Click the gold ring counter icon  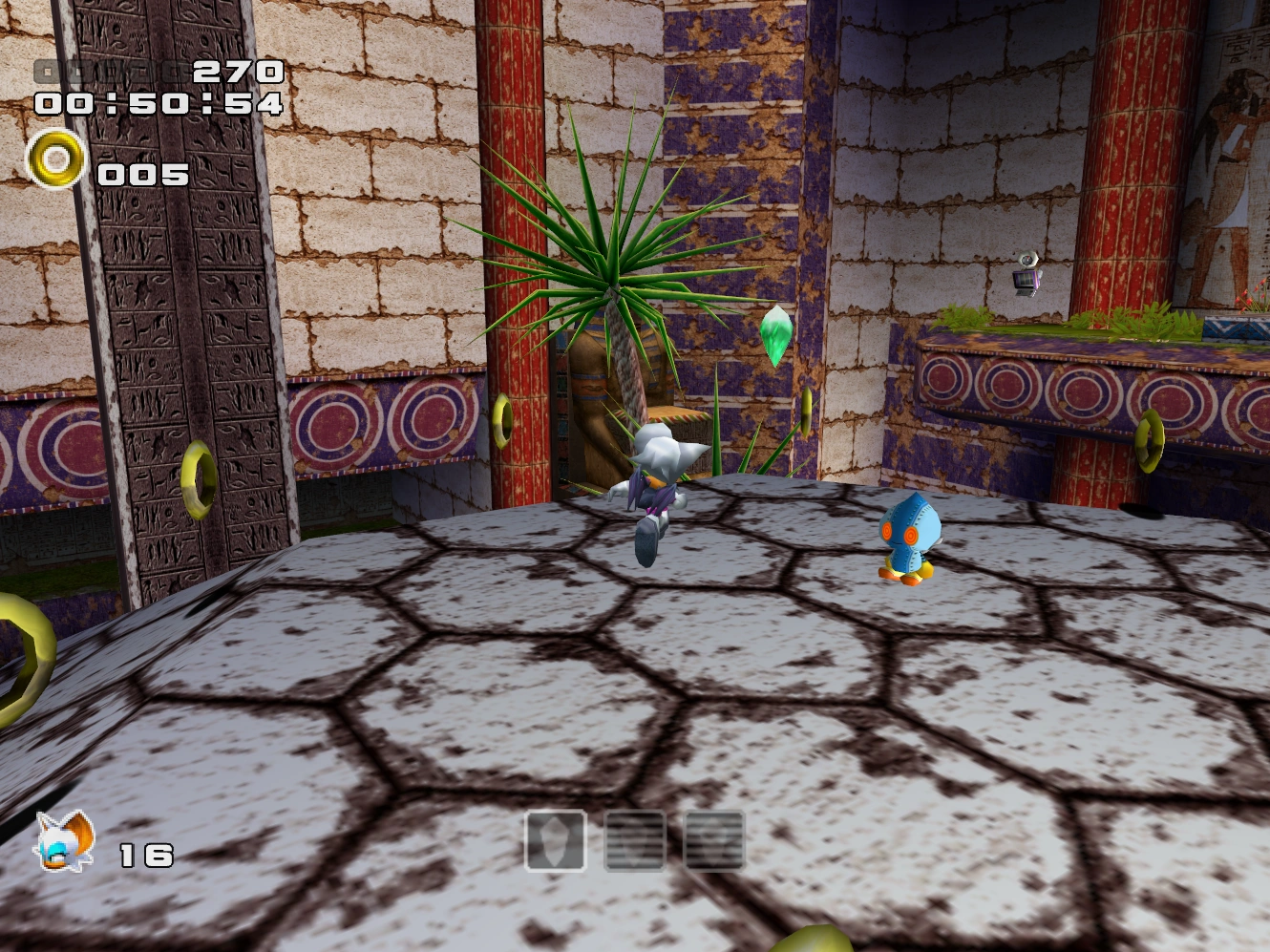[x=55, y=159]
